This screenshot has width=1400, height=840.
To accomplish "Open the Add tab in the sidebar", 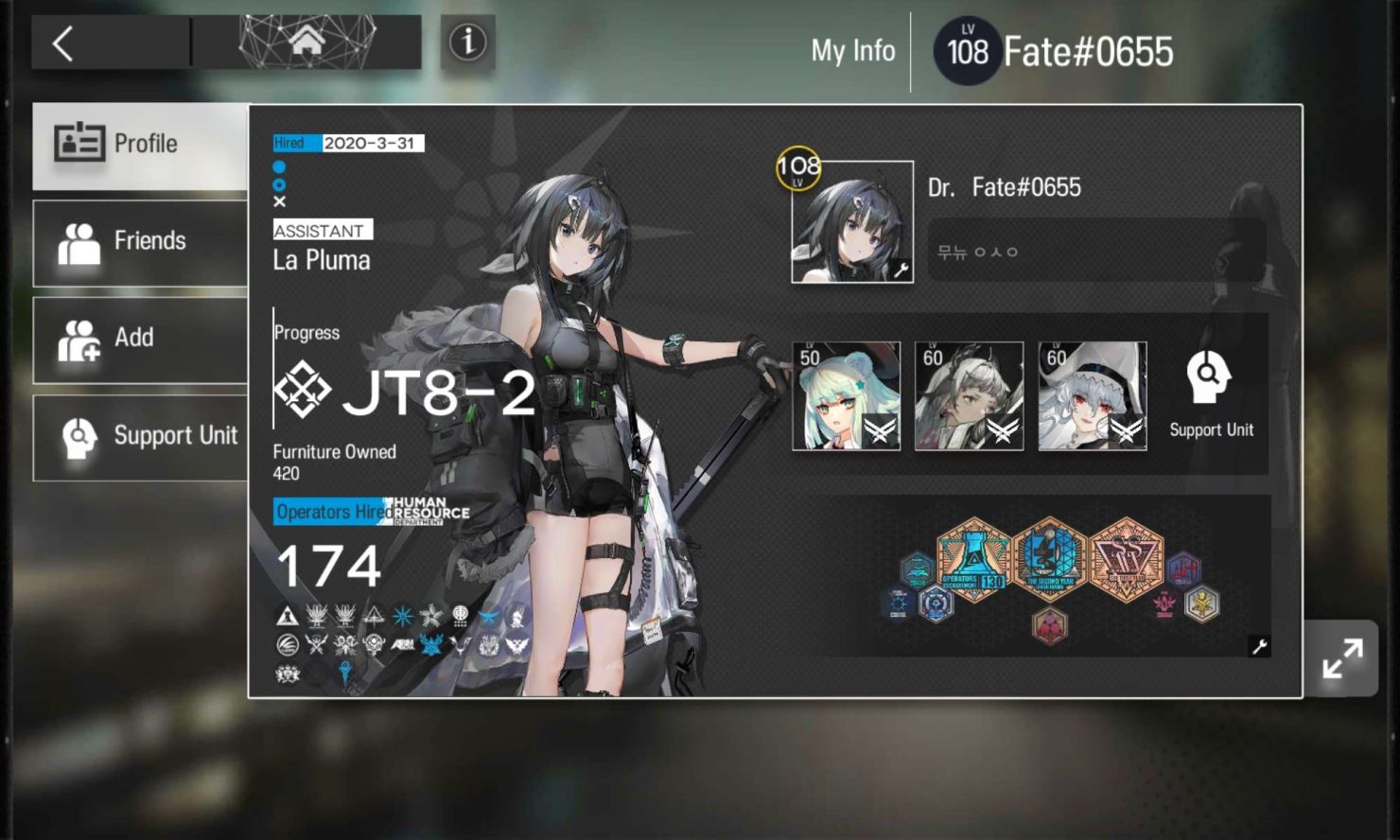I will (140, 338).
